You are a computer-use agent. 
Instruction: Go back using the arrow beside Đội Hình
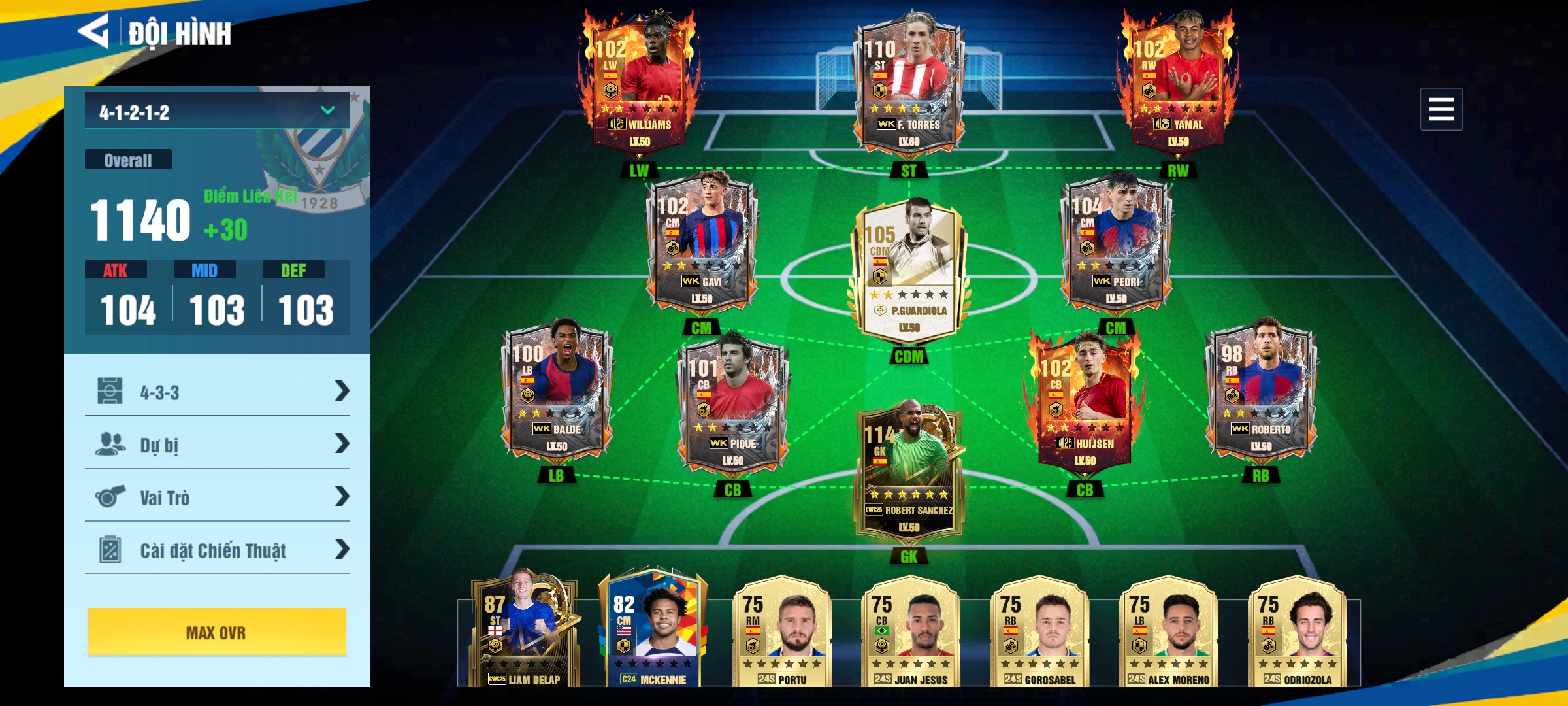(x=94, y=31)
